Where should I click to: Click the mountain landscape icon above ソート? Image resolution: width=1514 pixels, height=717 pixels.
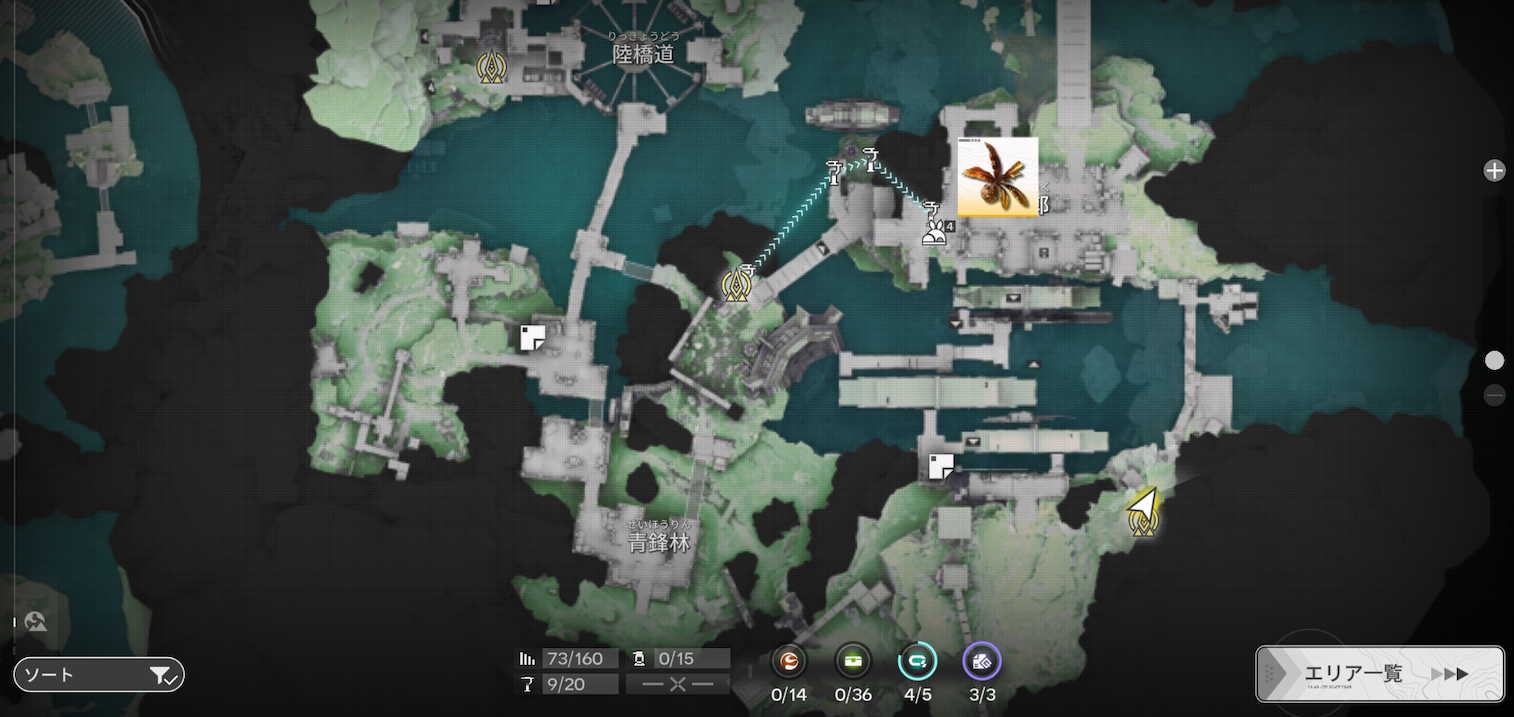pyautogui.click(x=36, y=622)
